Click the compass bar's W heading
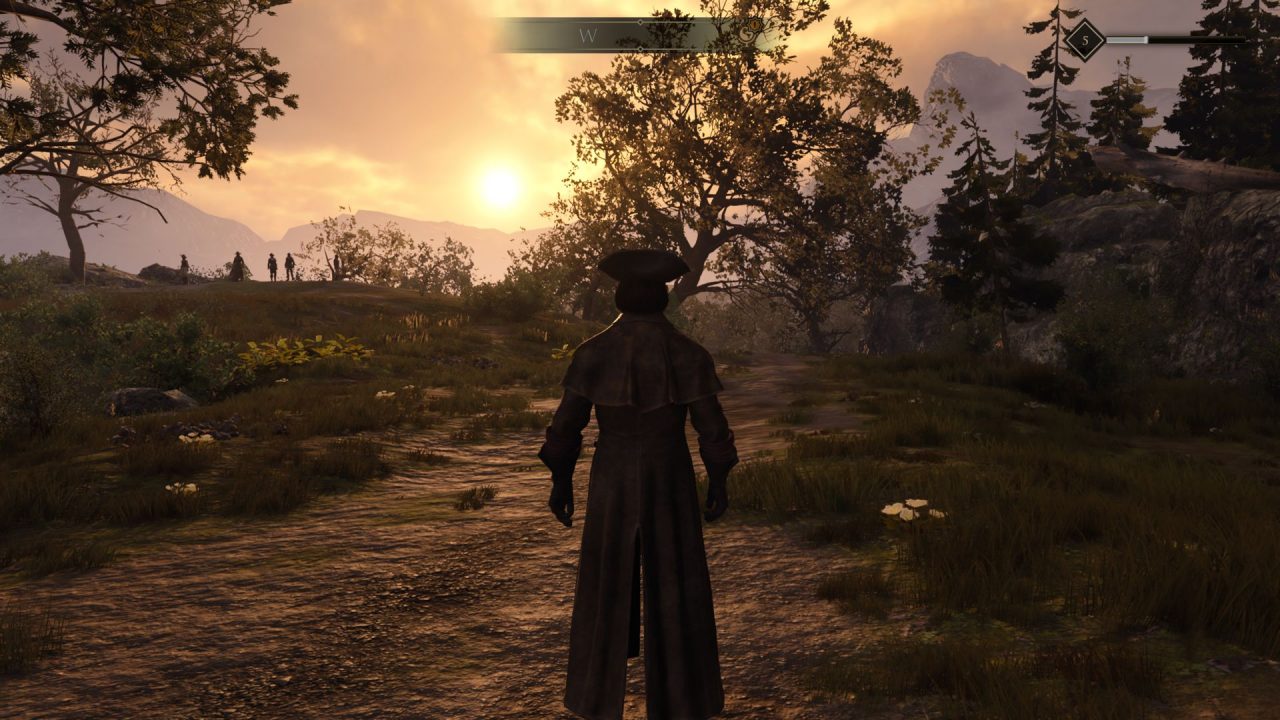1280x720 pixels. (588, 35)
